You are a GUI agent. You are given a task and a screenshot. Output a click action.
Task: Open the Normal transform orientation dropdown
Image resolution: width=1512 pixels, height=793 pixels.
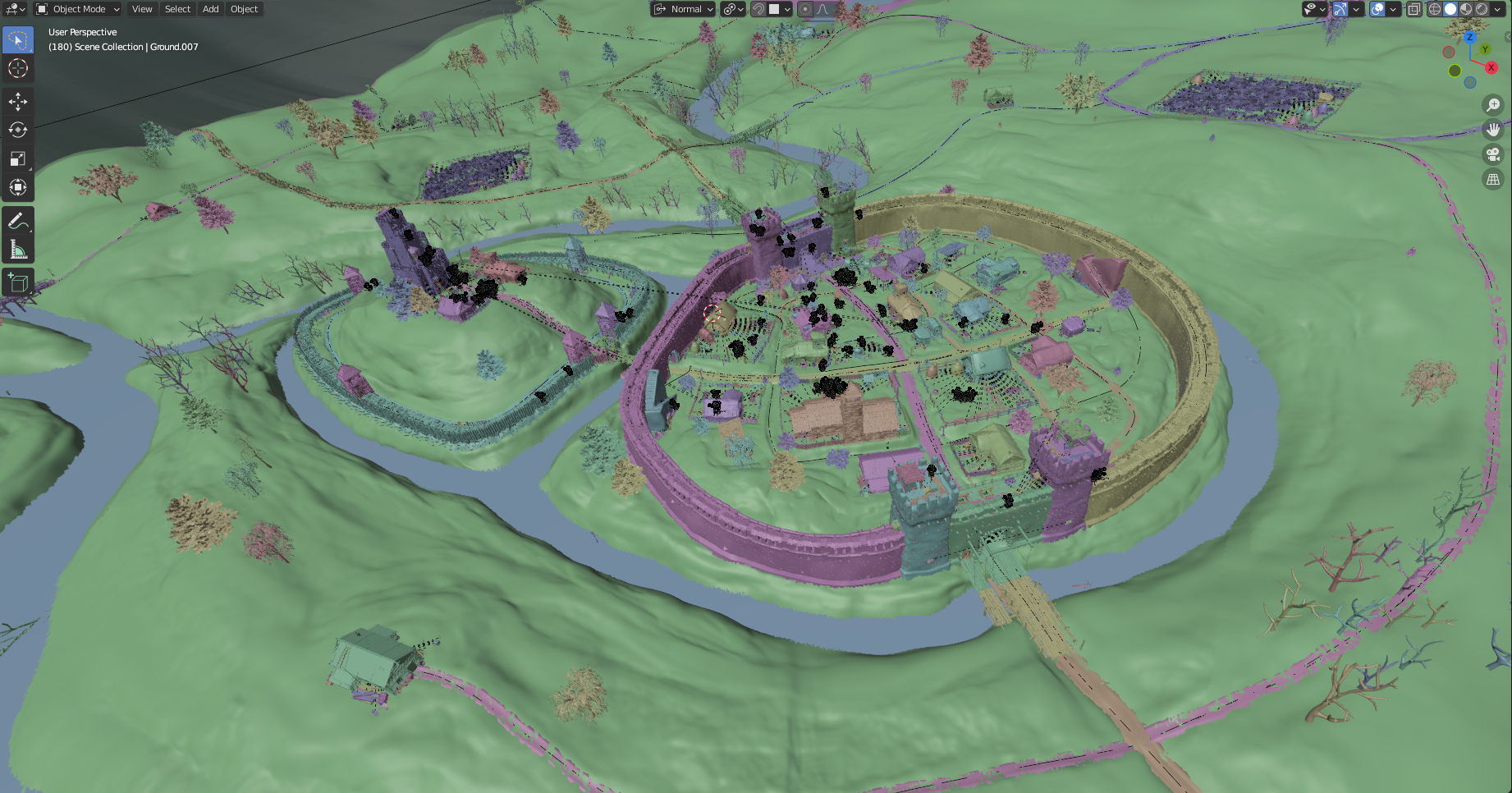click(684, 9)
